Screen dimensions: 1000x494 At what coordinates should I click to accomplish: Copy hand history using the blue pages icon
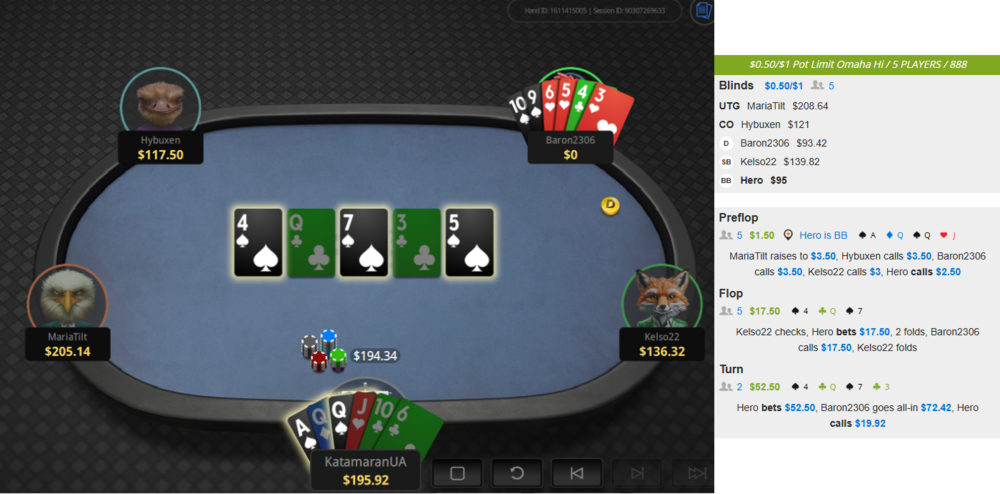tap(702, 12)
